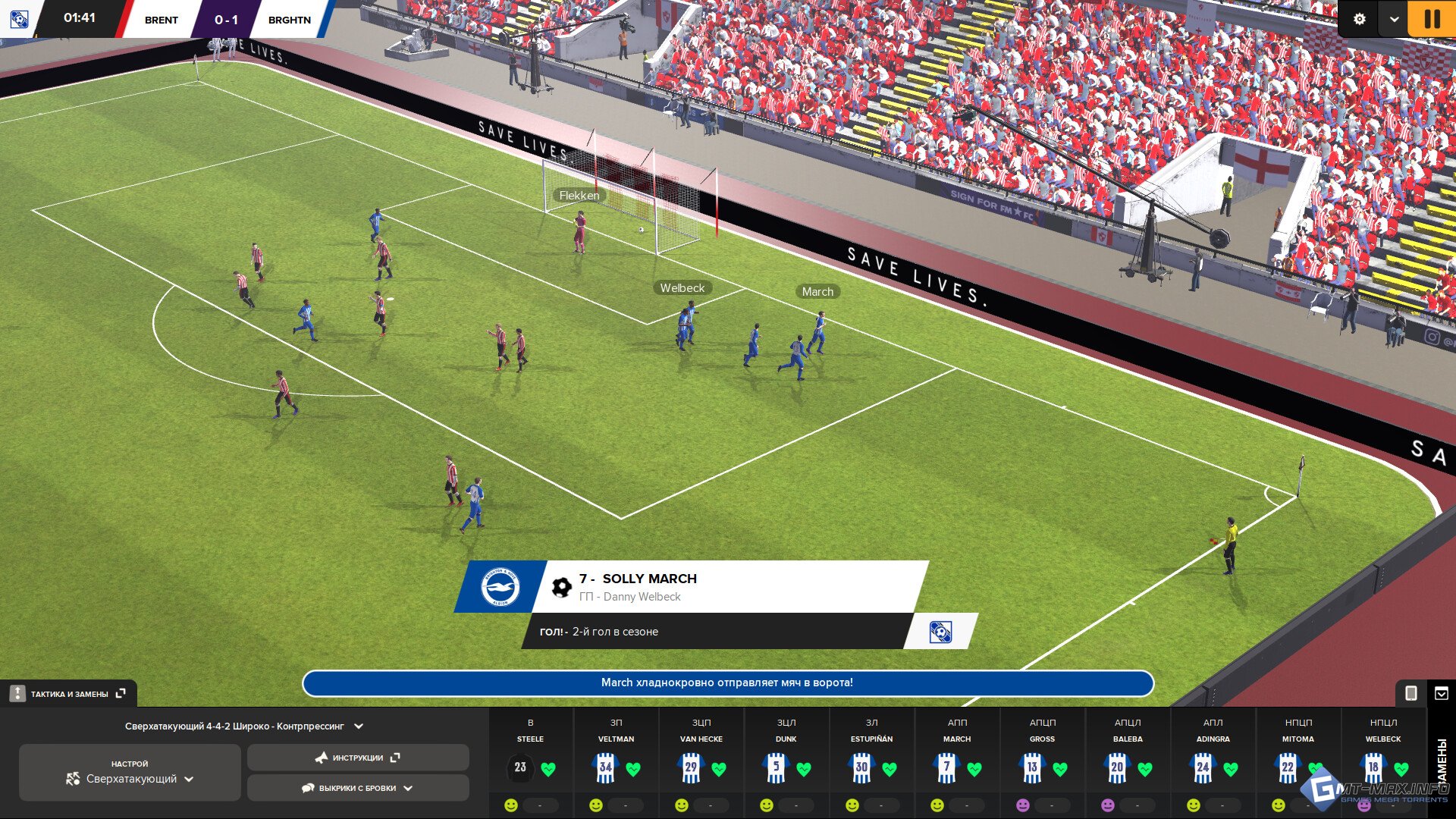Viewport: 1456px width, 819px height.
Task: Open match settings gear icon
Action: pyautogui.click(x=1360, y=19)
